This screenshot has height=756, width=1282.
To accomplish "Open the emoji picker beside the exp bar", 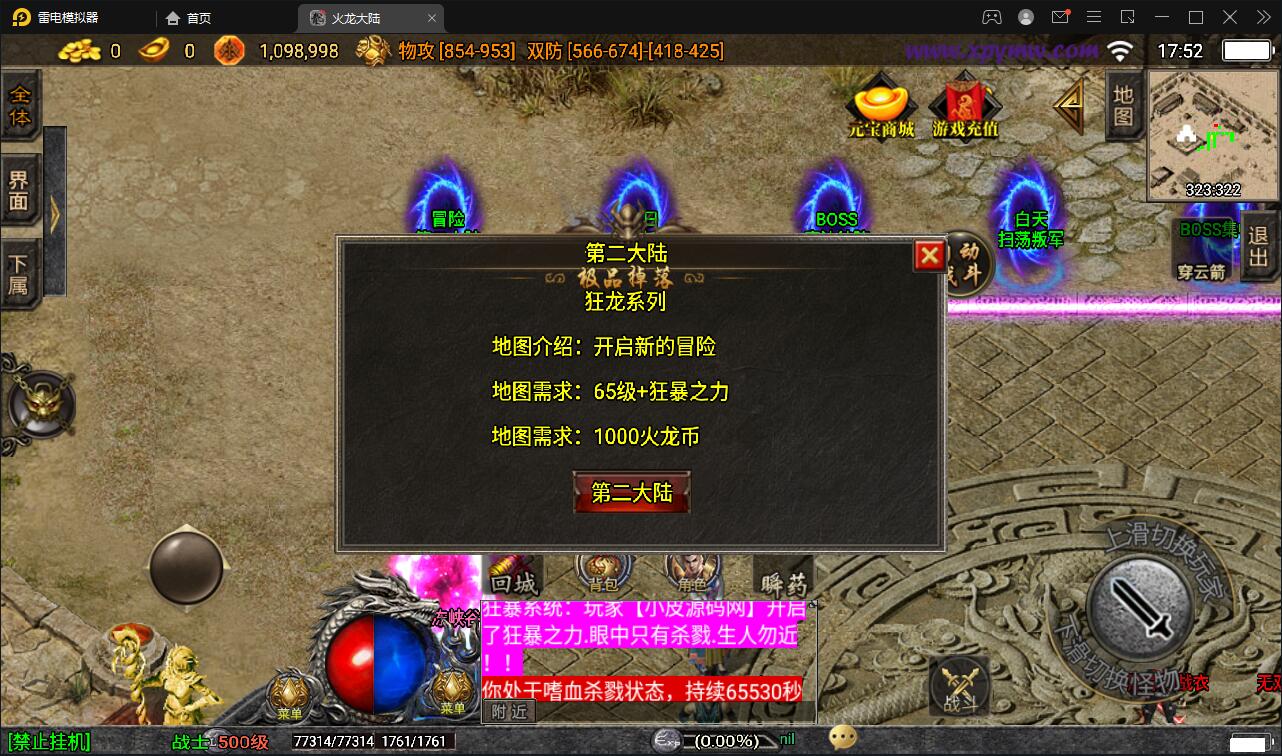I will click(843, 738).
